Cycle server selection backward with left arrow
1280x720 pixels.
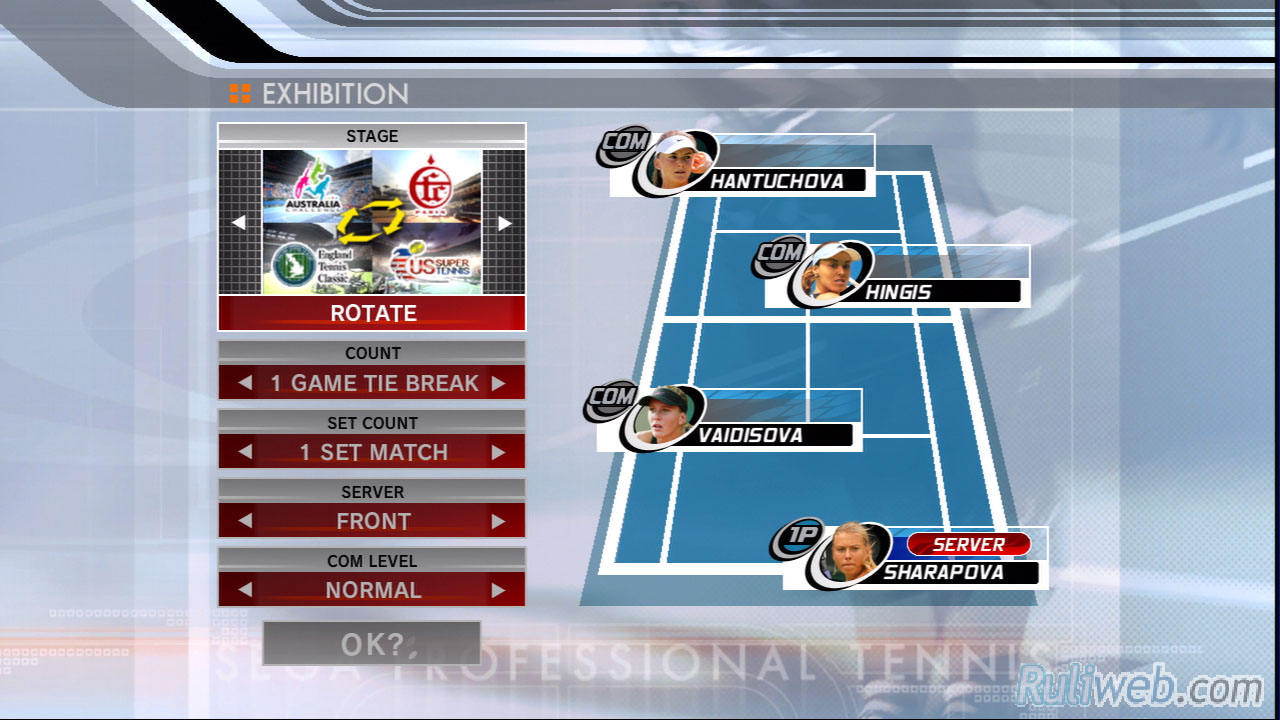click(245, 521)
